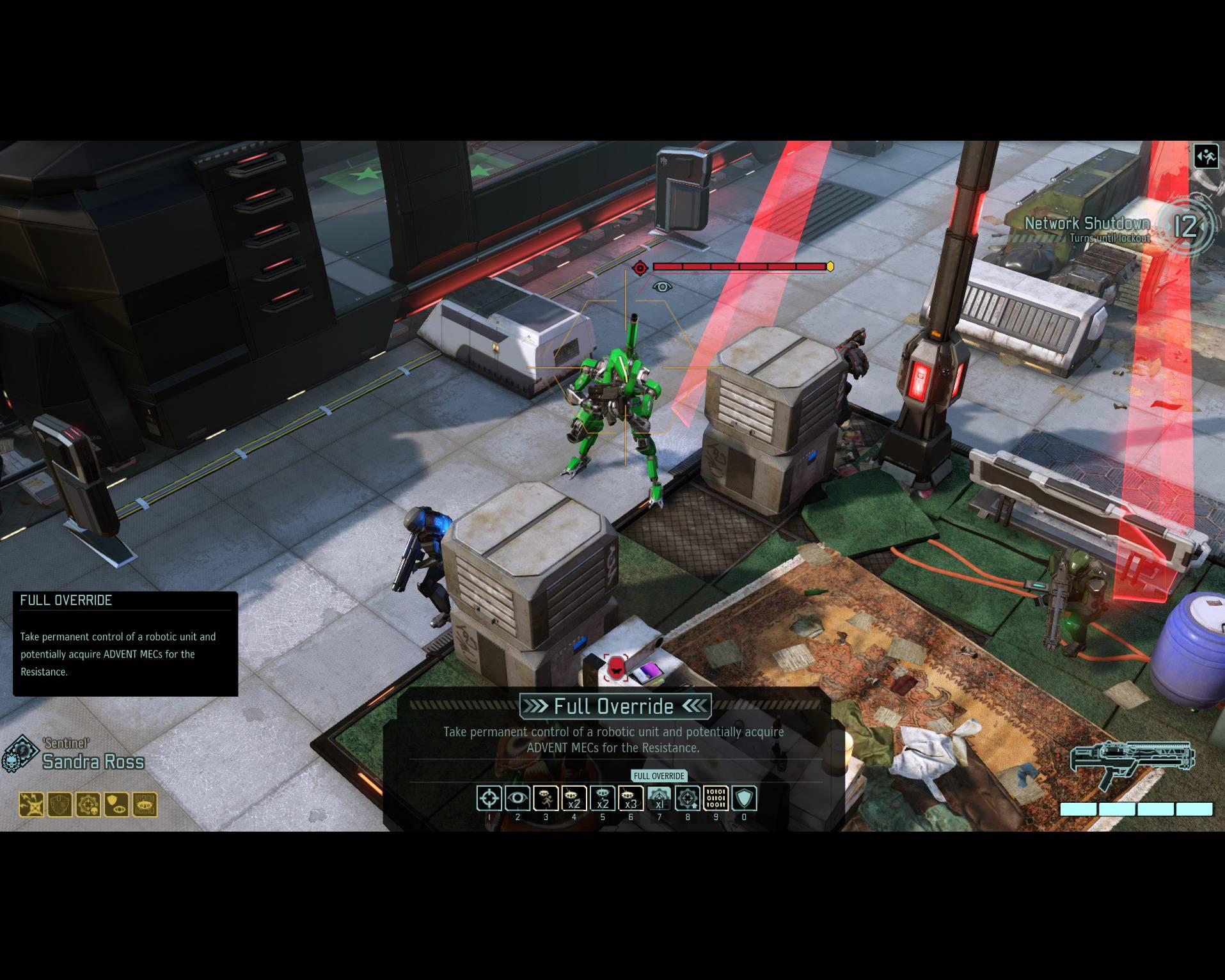The image size is (1225, 980).
Task: Select the Hack ability with binary code icon
Action: pos(716,798)
